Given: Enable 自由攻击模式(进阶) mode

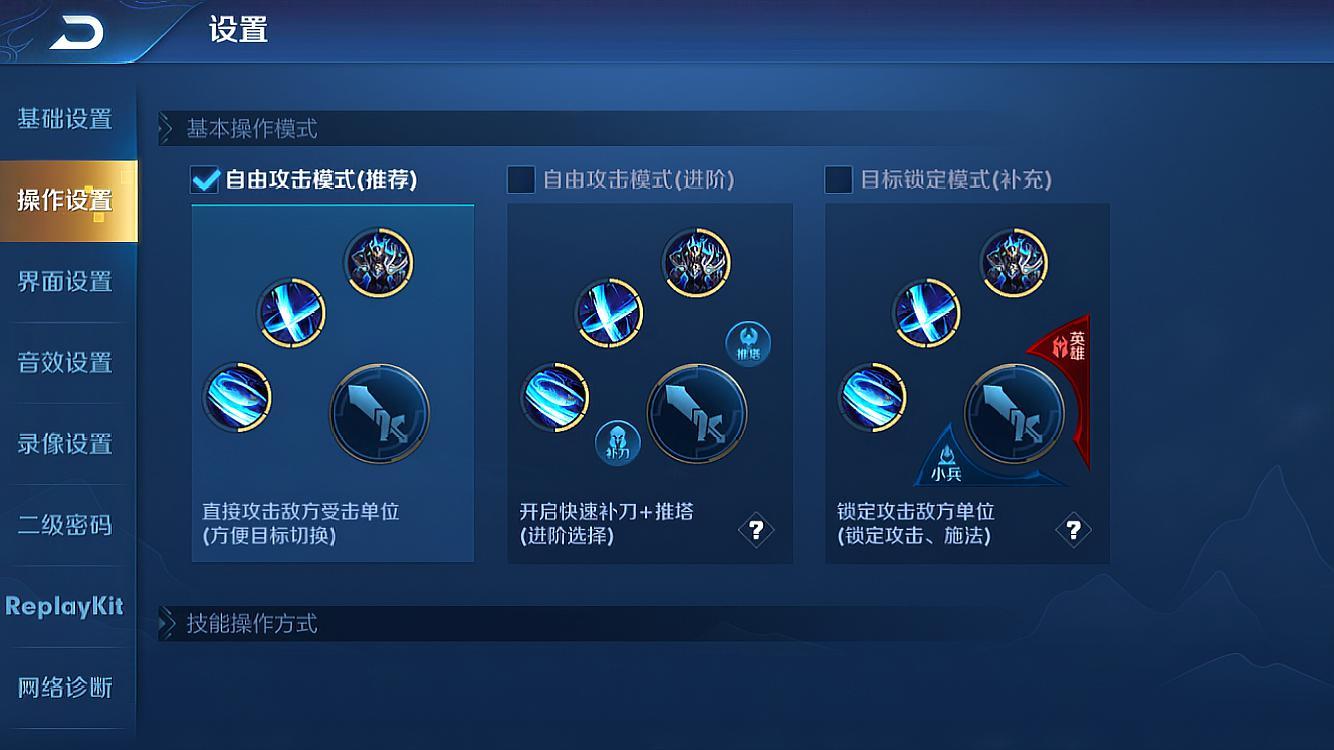Looking at the screenshot, I should pos(520,180).
